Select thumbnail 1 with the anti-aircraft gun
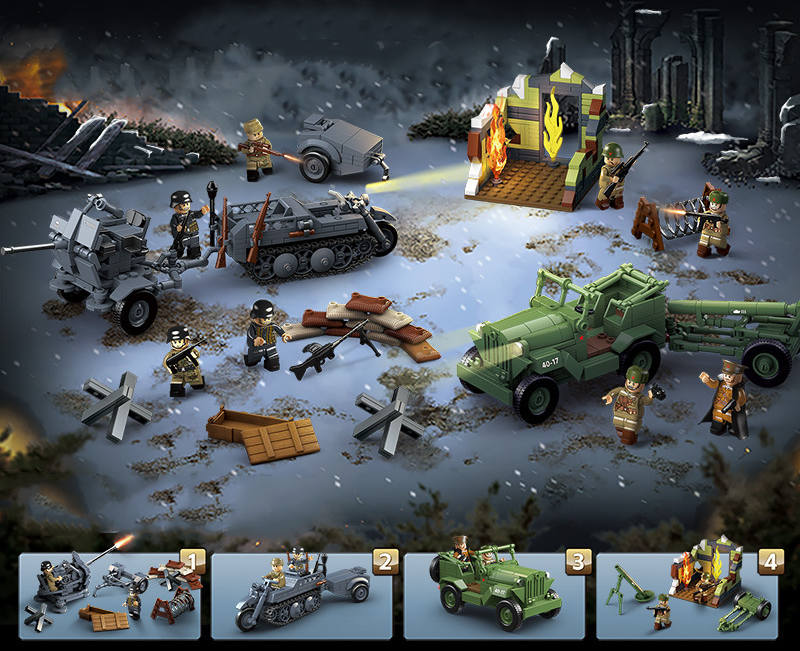The width and height of the screenshot is (800, 651). [109, 595]
